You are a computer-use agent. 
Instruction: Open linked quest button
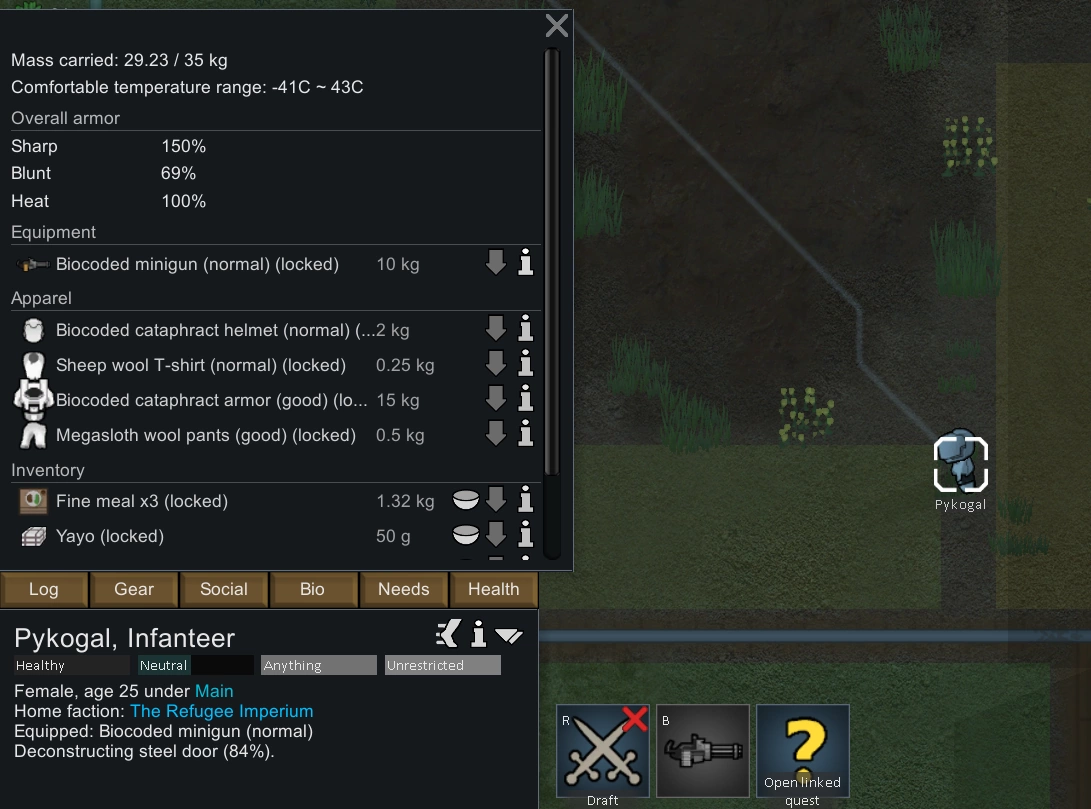point(803,751)
